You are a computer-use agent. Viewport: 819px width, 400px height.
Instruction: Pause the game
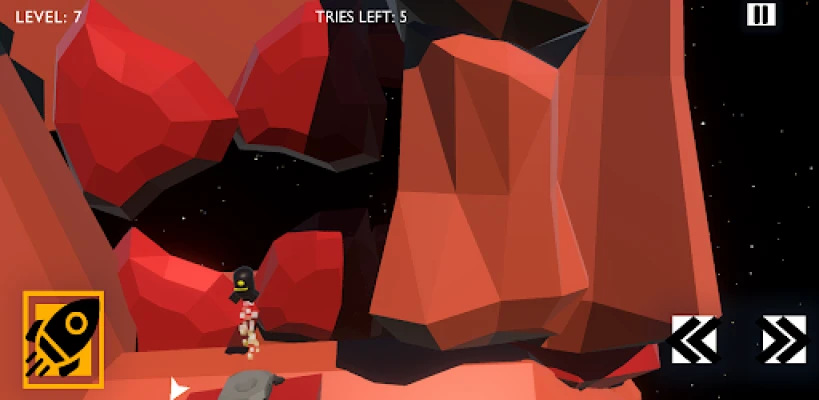click(760, 14)
